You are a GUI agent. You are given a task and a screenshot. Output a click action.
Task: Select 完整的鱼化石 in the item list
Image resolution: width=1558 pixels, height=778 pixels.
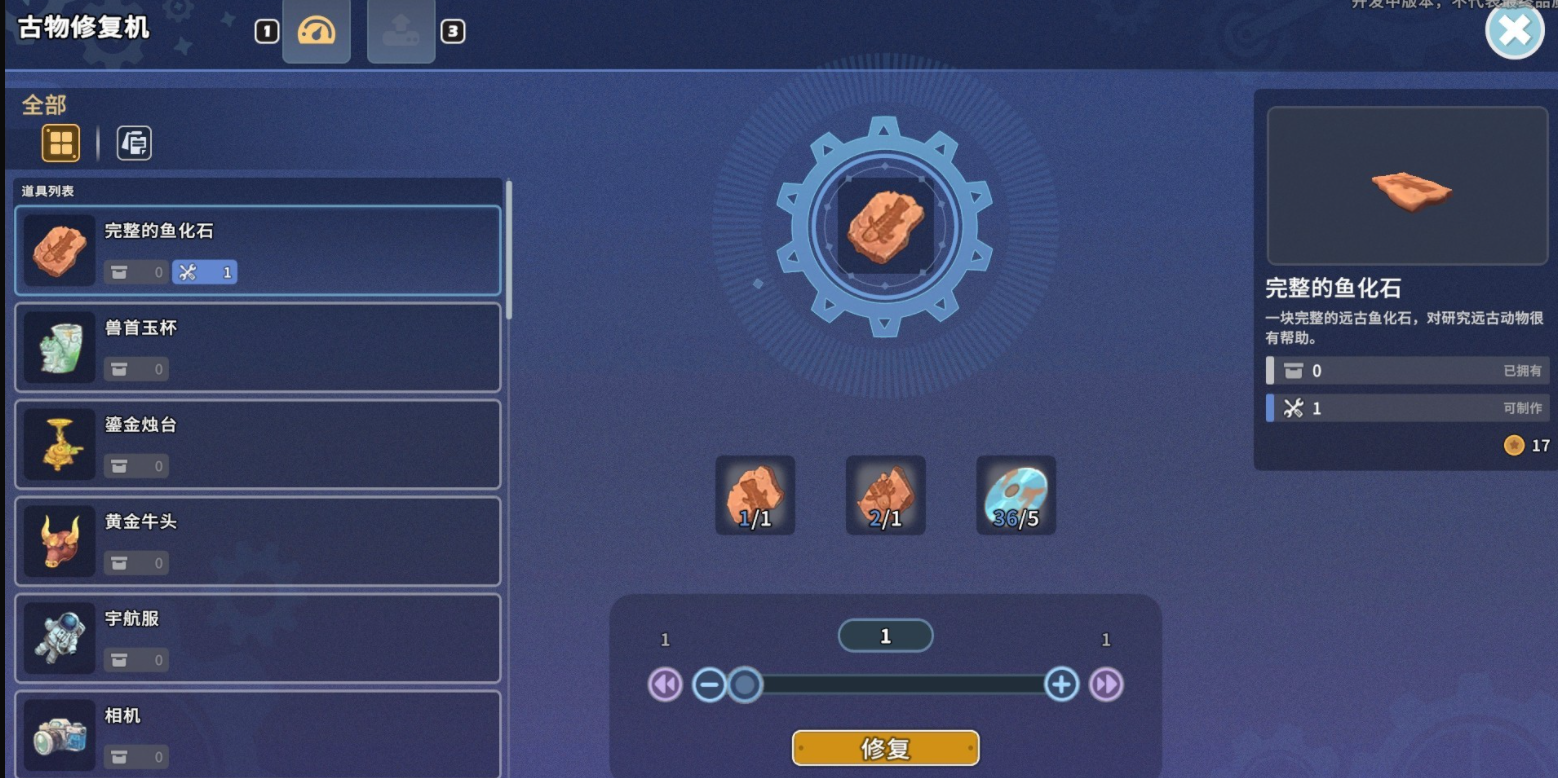[x=258, y=250]
